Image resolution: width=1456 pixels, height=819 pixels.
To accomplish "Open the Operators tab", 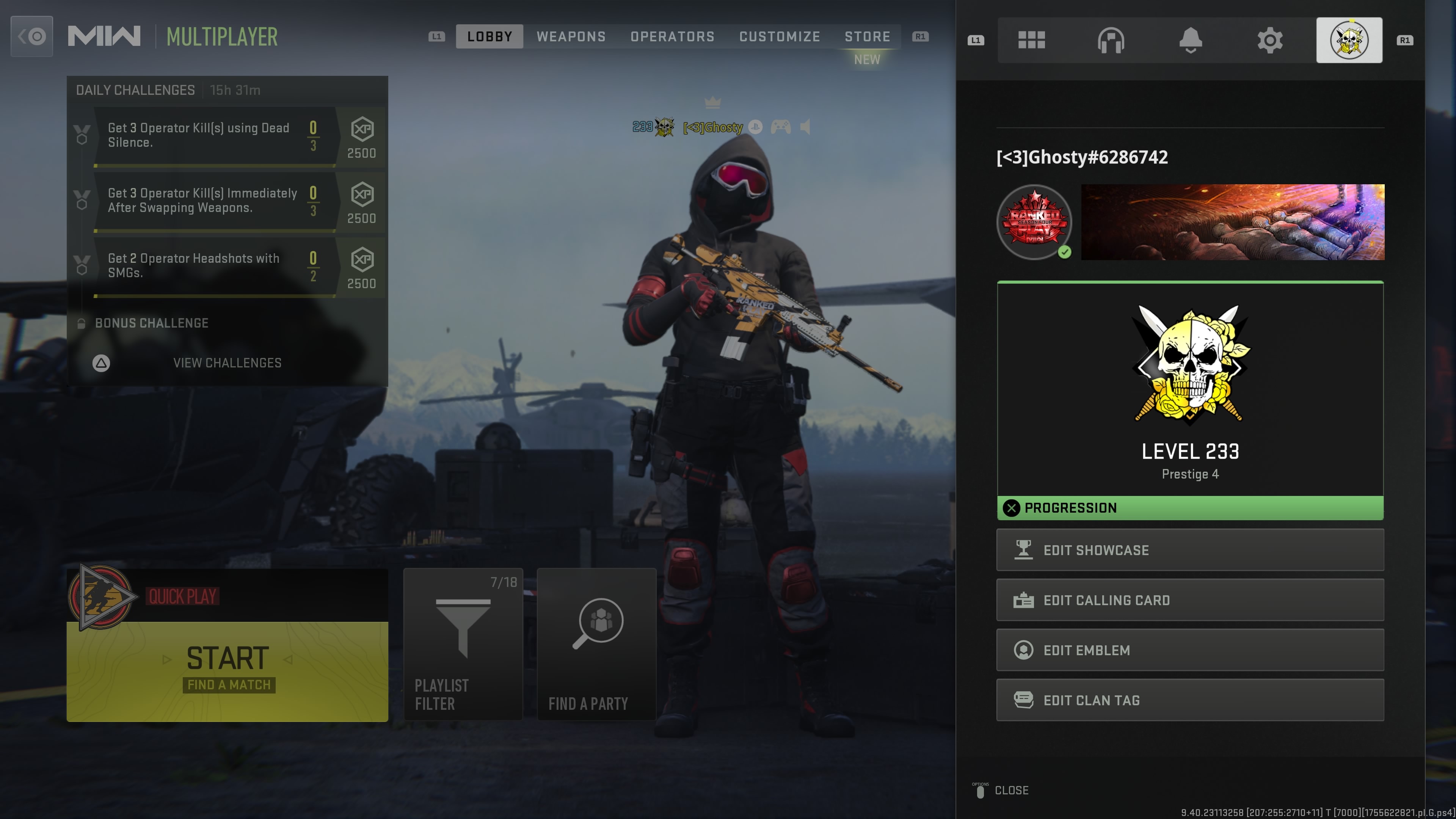I will (x=672, y=37).
